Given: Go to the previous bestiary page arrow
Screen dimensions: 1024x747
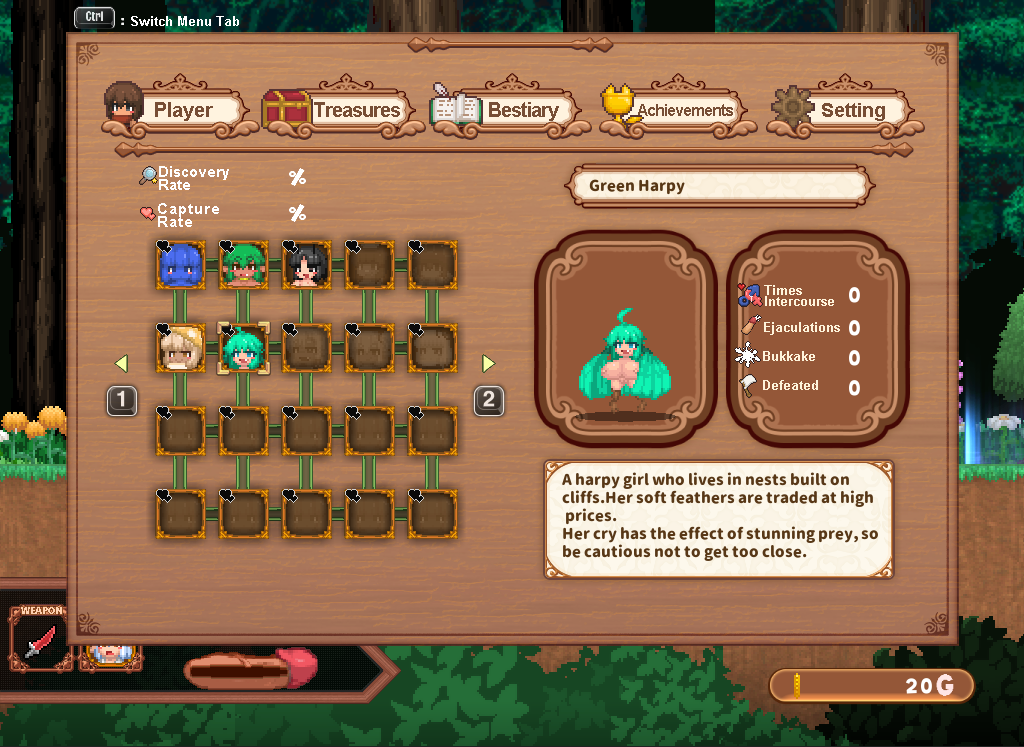Looking at the screenshot, I should click(x=121, y=363).
